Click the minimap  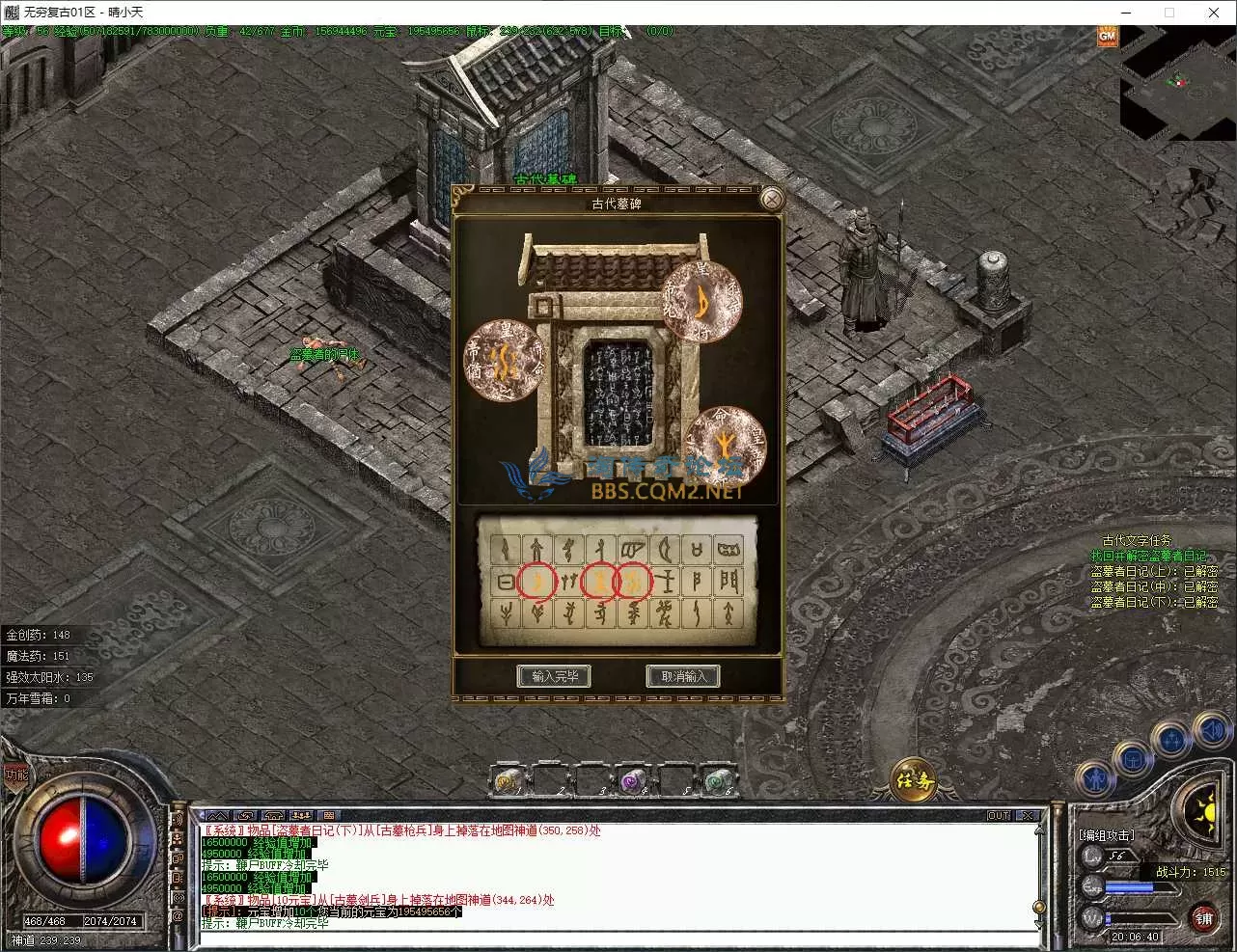[x=1178, y=82]
